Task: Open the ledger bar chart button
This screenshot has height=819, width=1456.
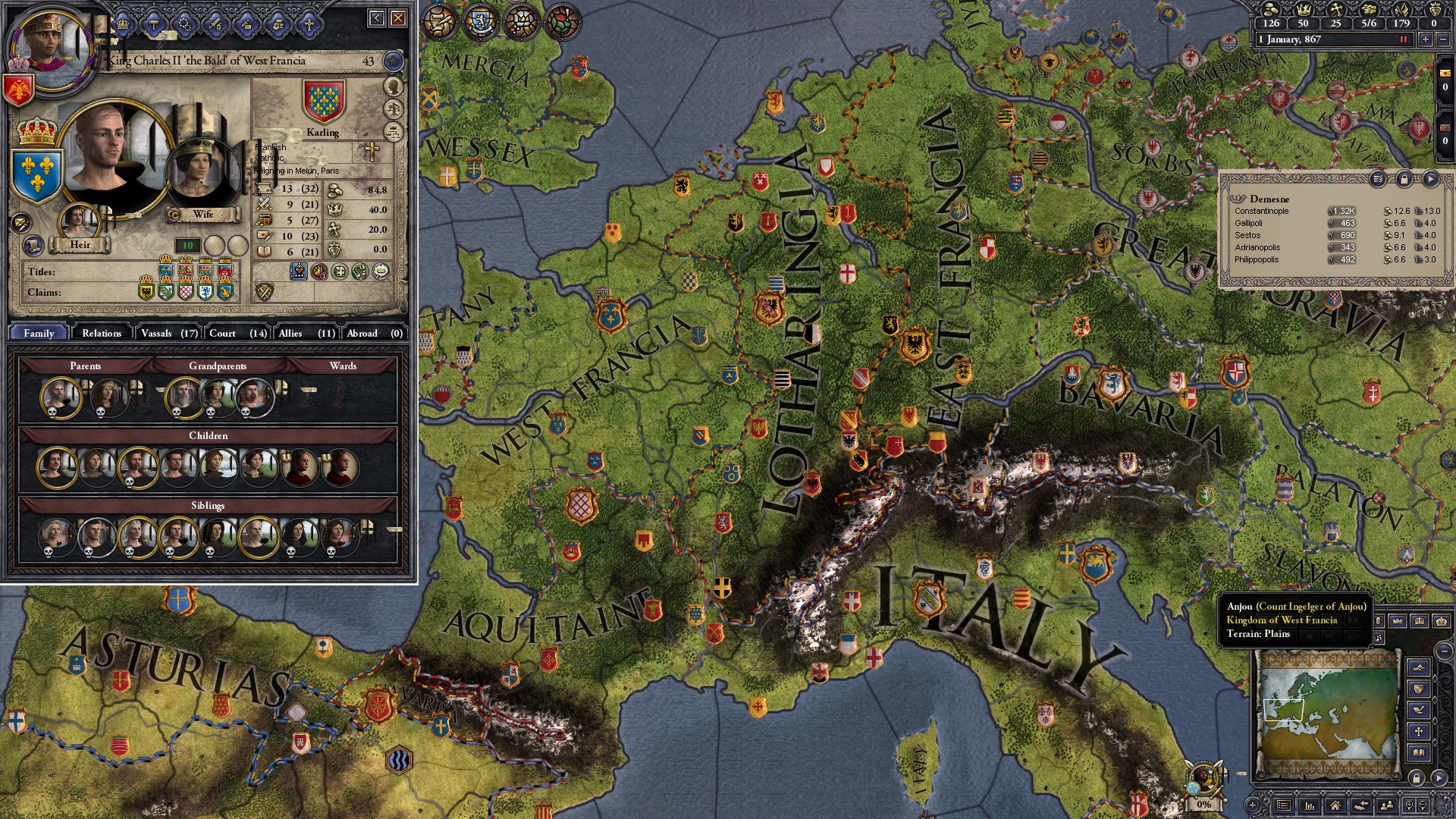Action: pos(1310,805)
